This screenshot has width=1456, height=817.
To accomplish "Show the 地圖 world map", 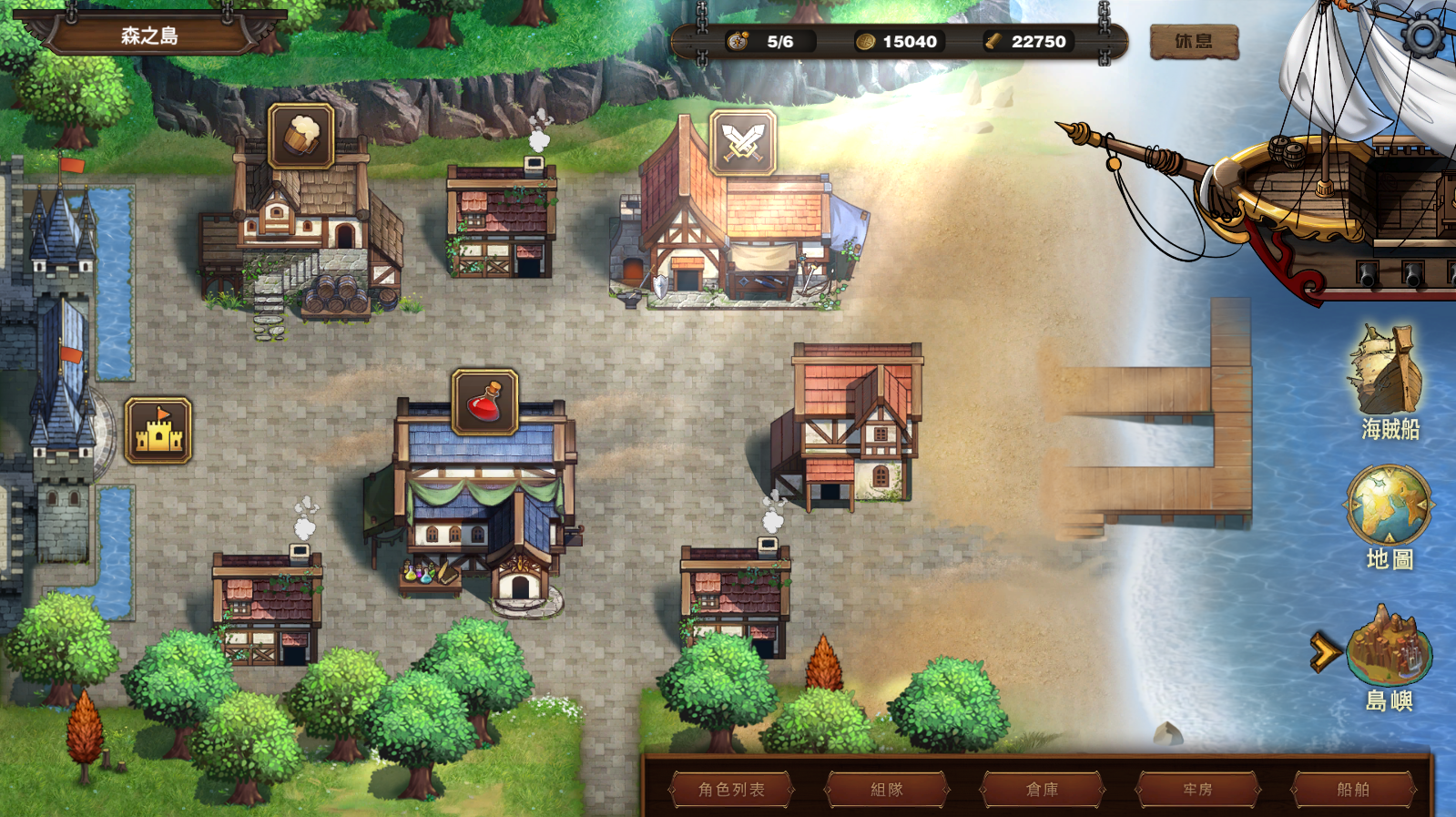I will 1389,515.
